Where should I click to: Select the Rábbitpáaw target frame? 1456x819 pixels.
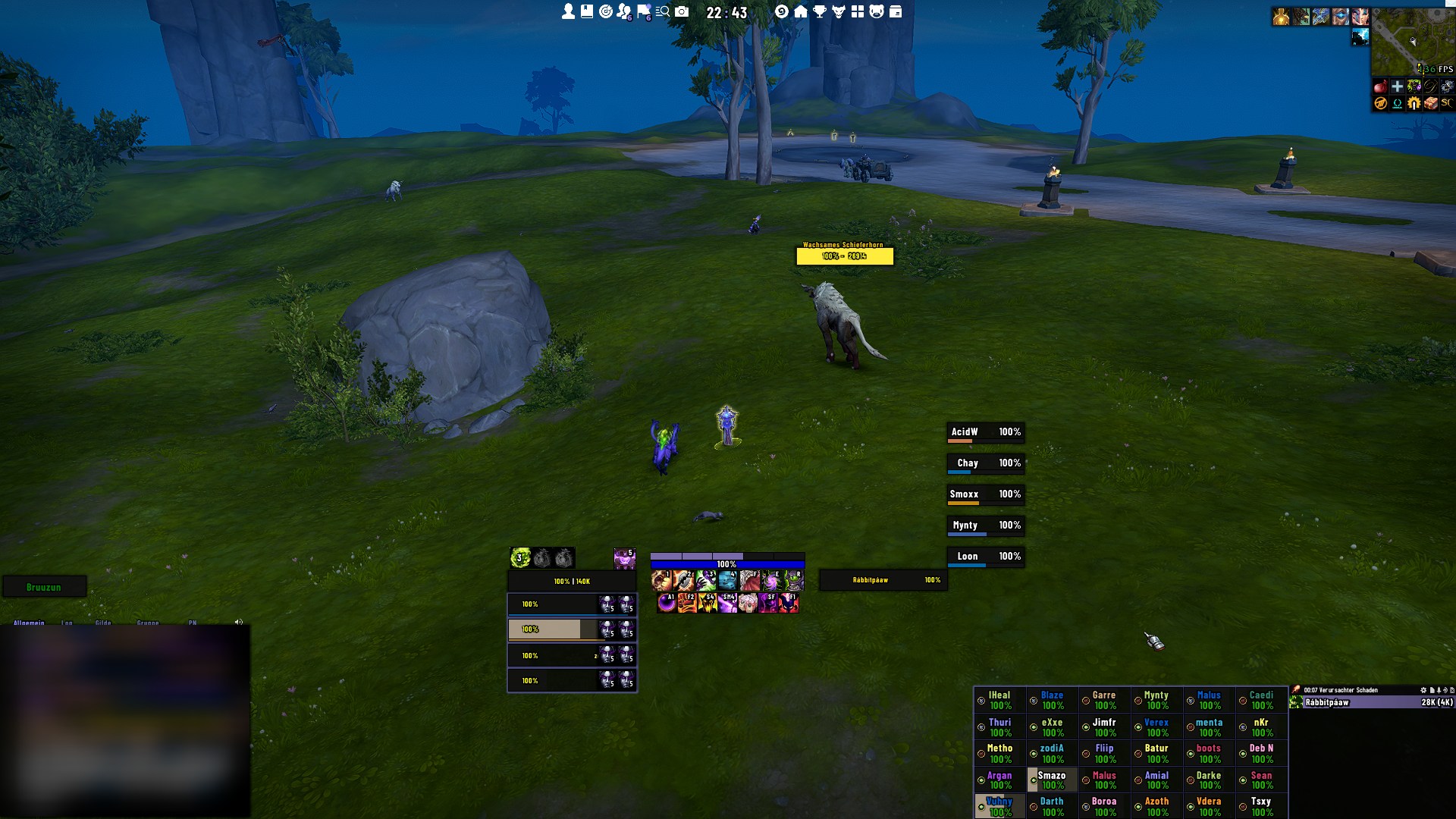tap(883, 580)
